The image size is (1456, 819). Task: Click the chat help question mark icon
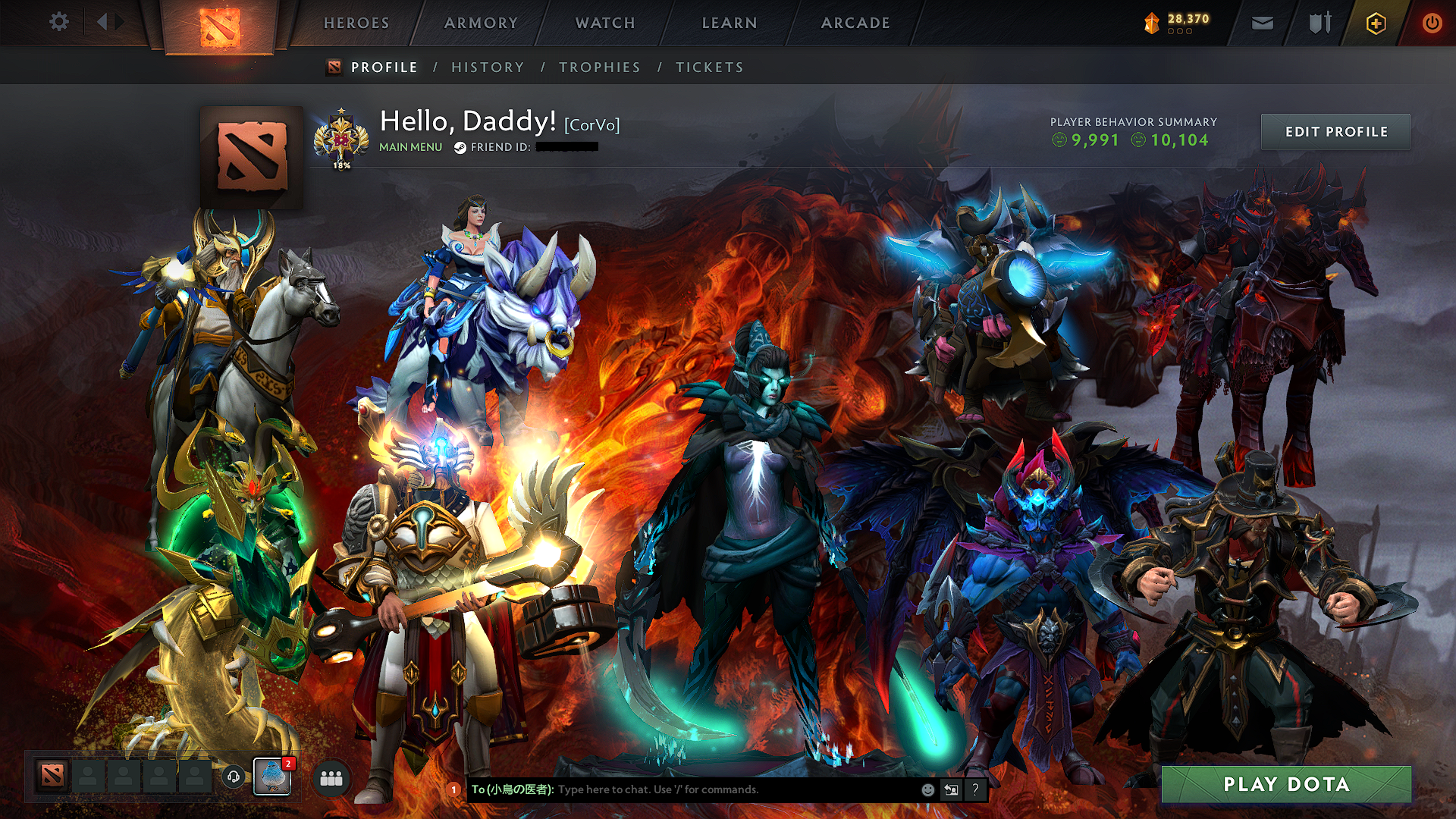pyautogui.click(x=974, y=789)
